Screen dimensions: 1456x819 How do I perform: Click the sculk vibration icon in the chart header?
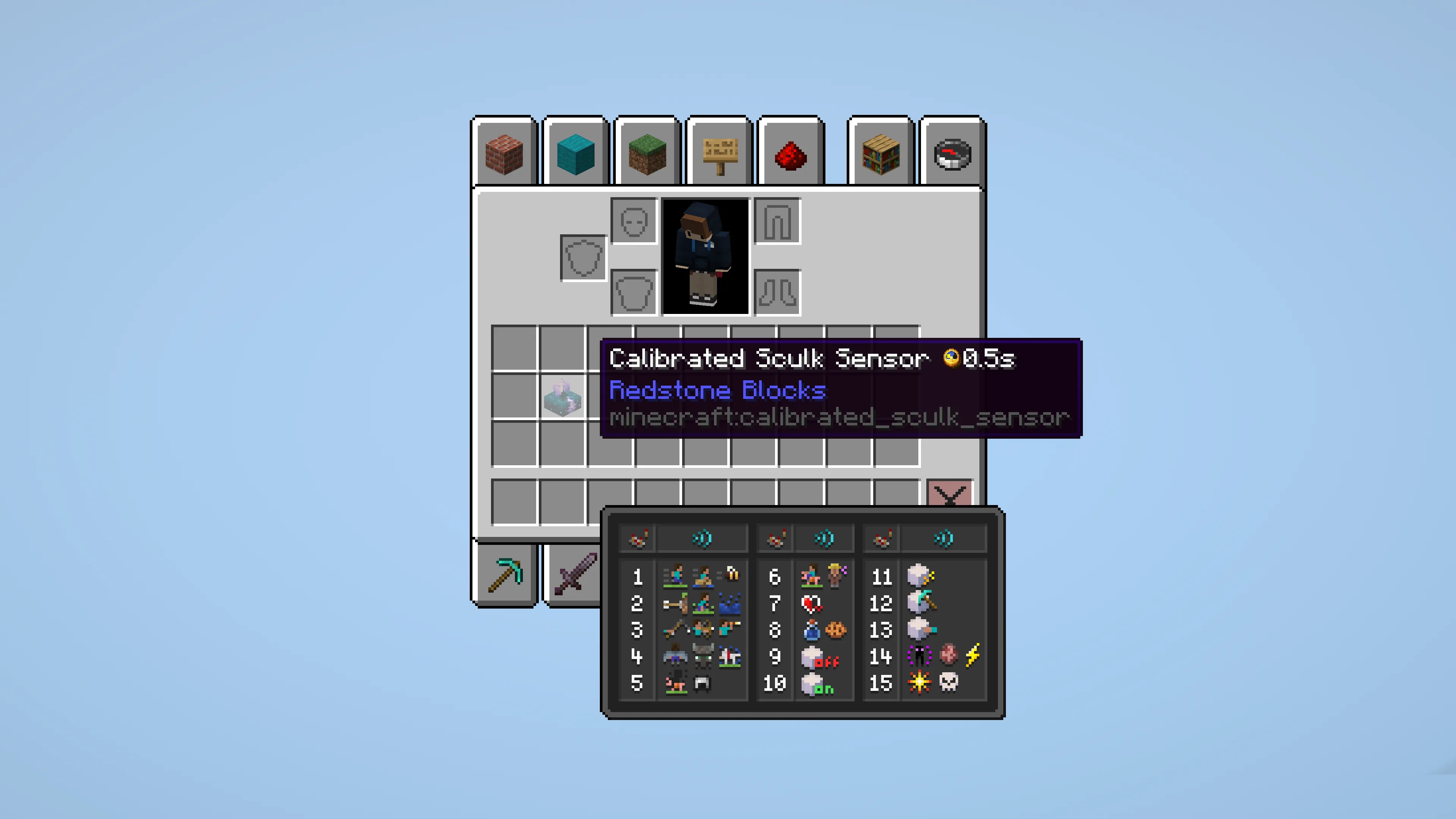702,539
